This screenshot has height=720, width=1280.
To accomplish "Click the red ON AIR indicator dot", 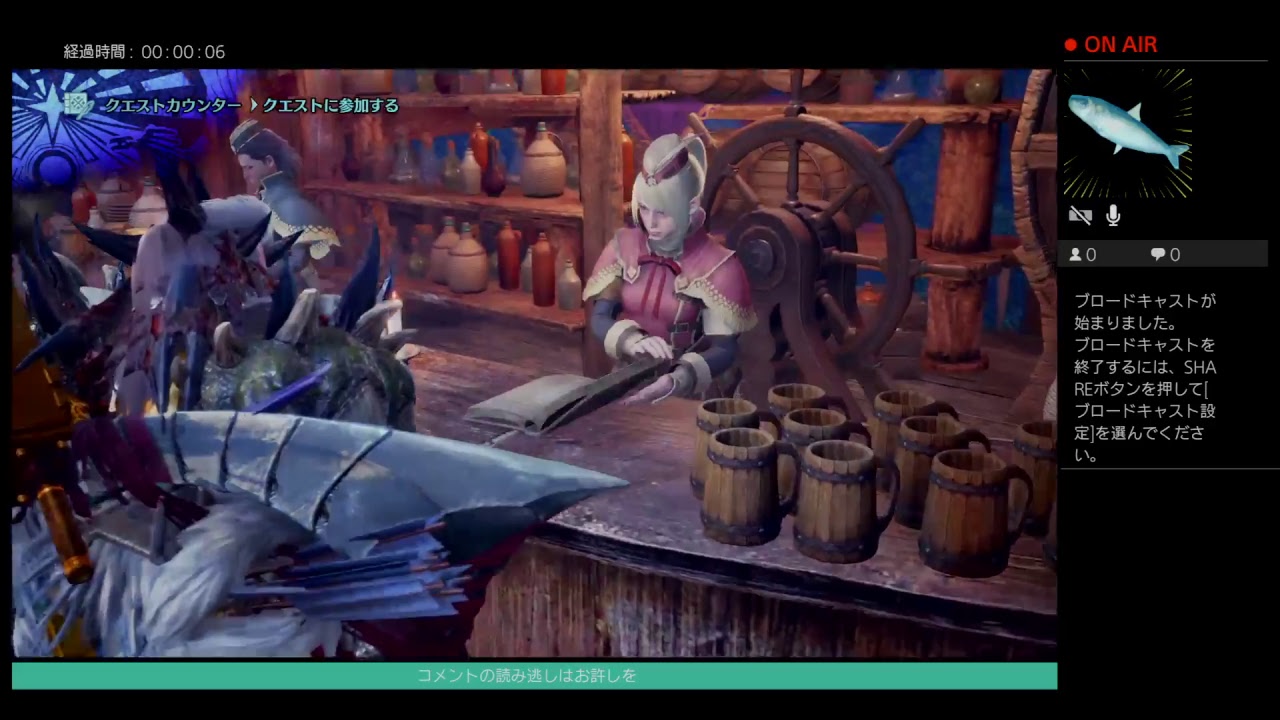I will coord(1073,44).
